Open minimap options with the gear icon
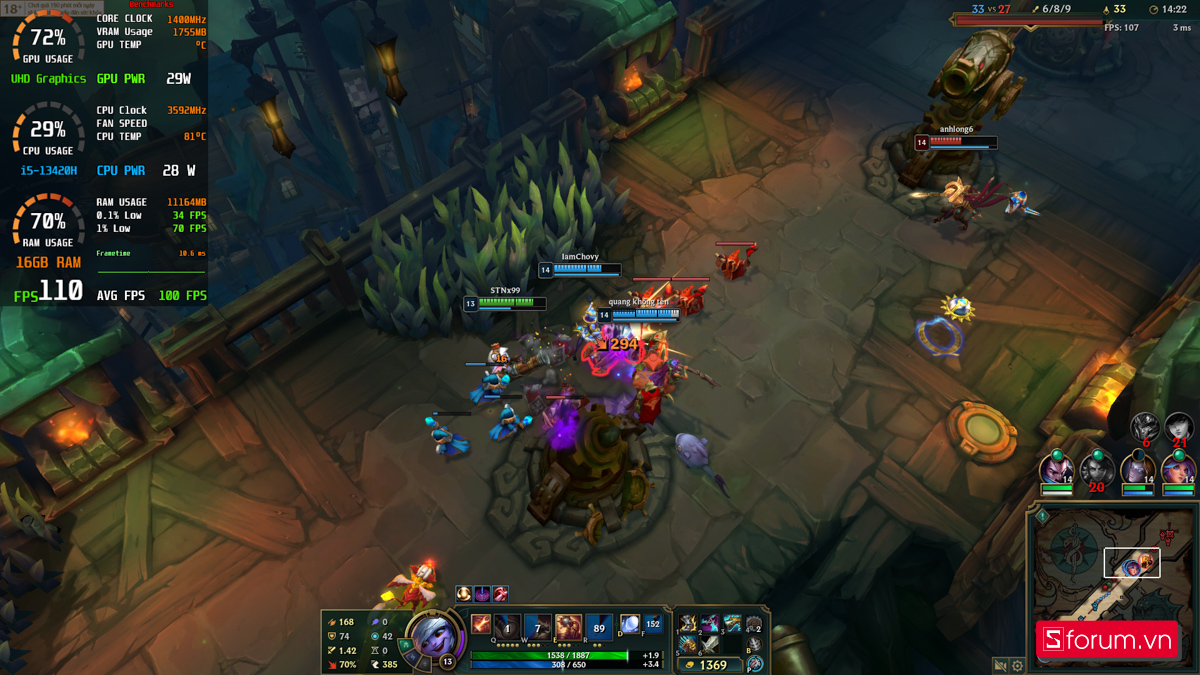The image size is (1200, 675). tap(1018, 665)
